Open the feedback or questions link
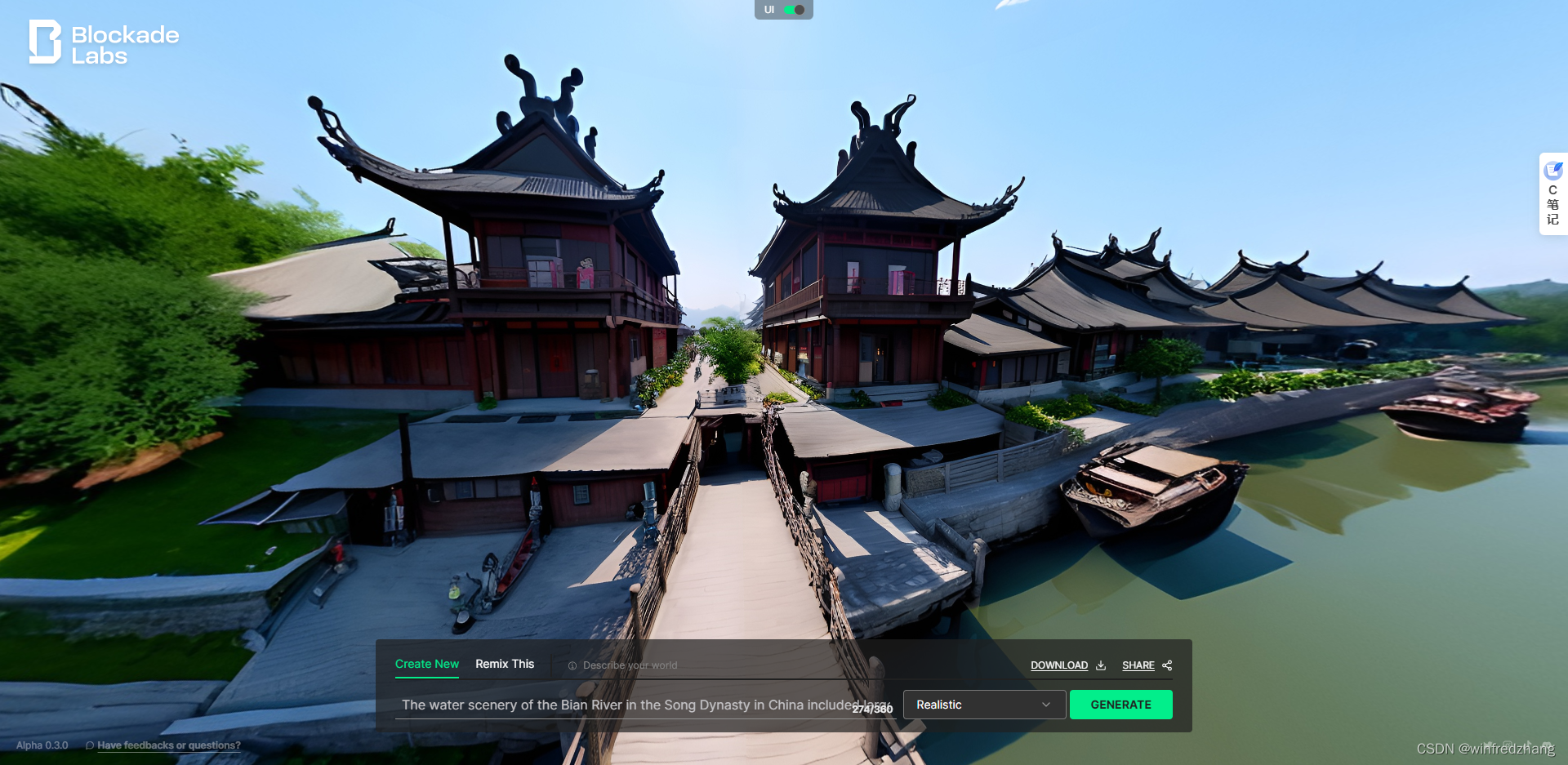 [x=168, y=745]
